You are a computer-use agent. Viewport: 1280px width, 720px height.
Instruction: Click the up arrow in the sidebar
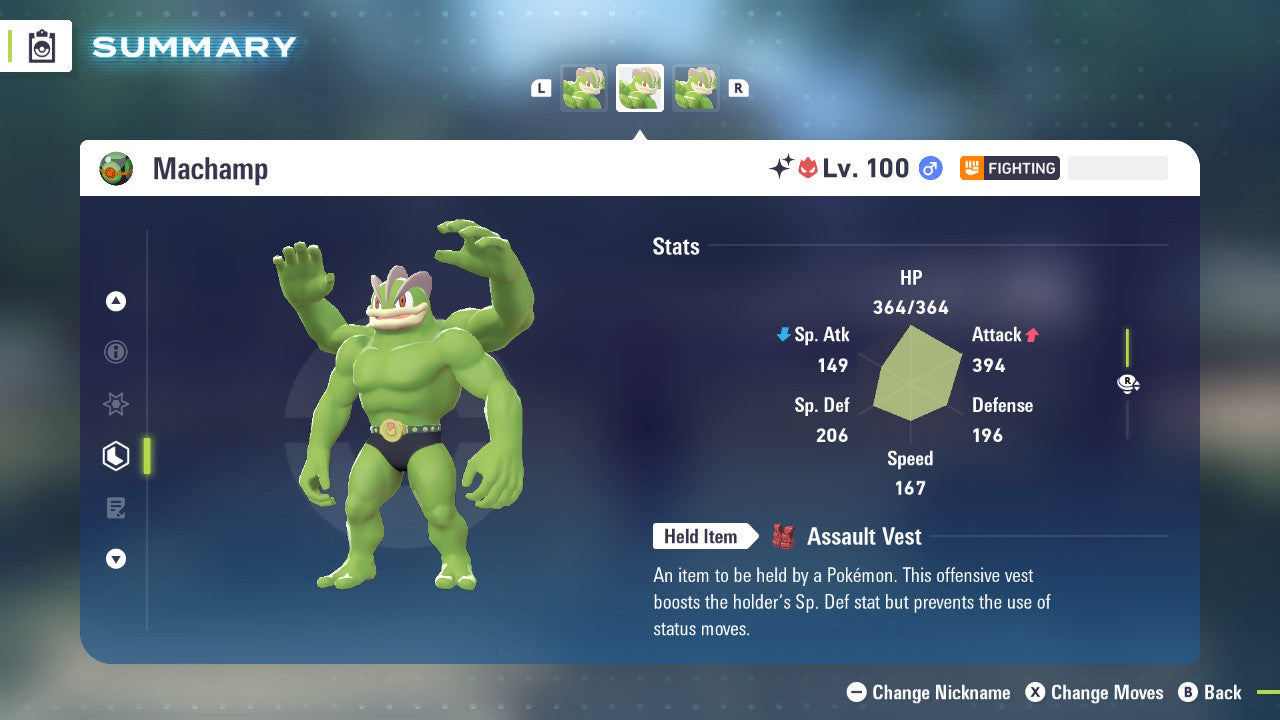[x=116, y=301]
